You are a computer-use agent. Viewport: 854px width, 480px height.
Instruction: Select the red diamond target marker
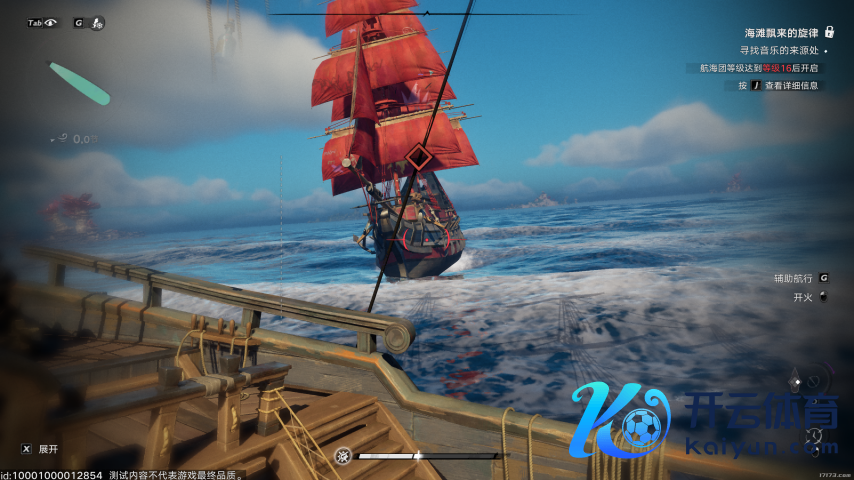(x=419, y=157)
